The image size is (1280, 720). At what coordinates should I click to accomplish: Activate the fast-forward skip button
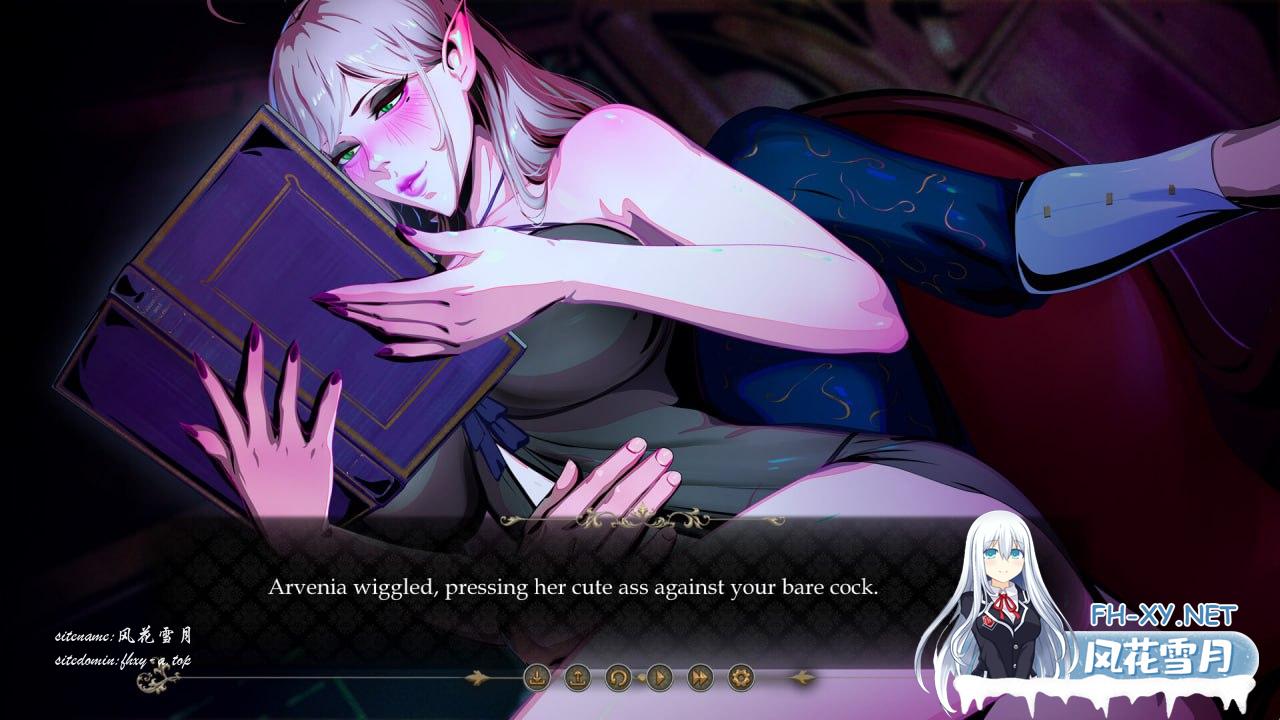tap(700, 678)
